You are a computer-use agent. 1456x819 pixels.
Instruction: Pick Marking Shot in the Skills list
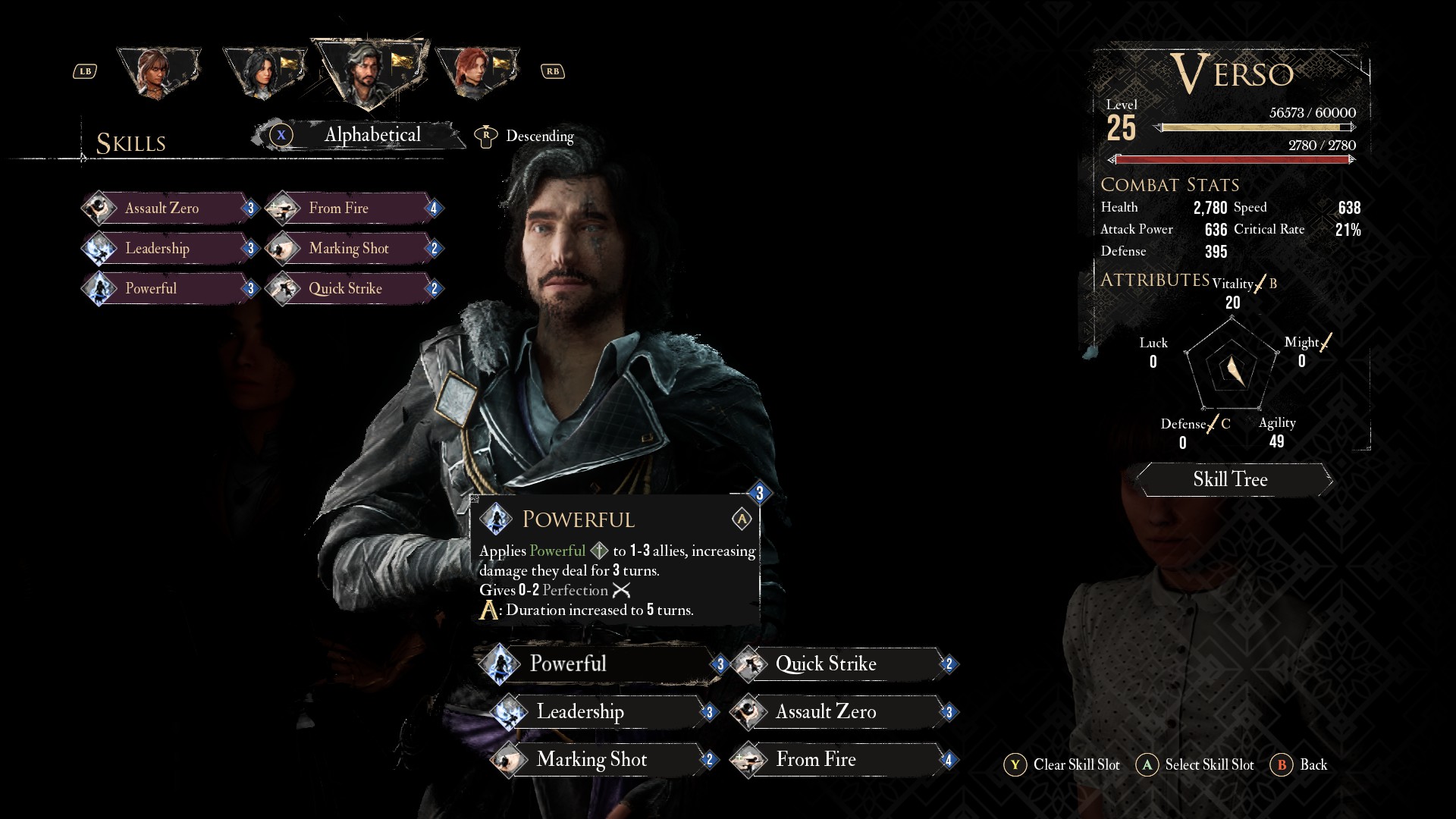tap(352, 249)
